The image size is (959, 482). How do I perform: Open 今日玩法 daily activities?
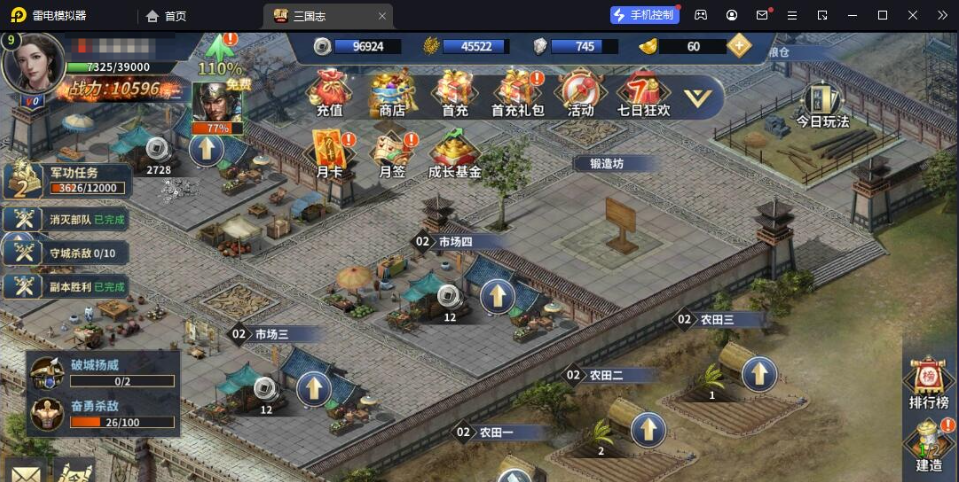(822, 104)
